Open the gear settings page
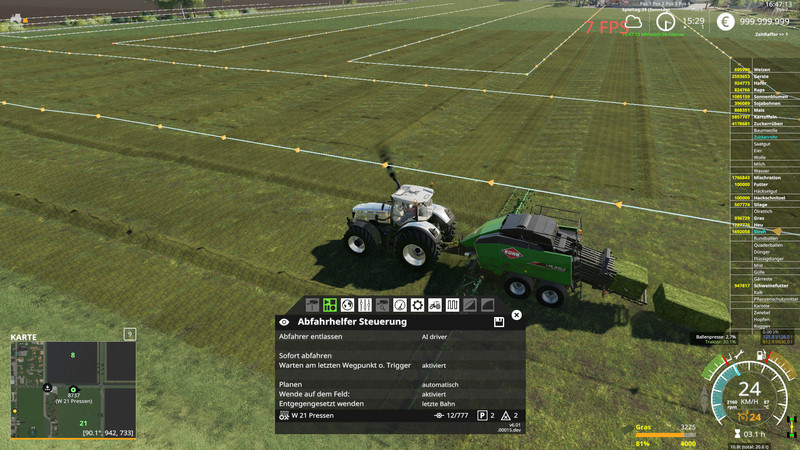800x450 pixels. [417, 304]
